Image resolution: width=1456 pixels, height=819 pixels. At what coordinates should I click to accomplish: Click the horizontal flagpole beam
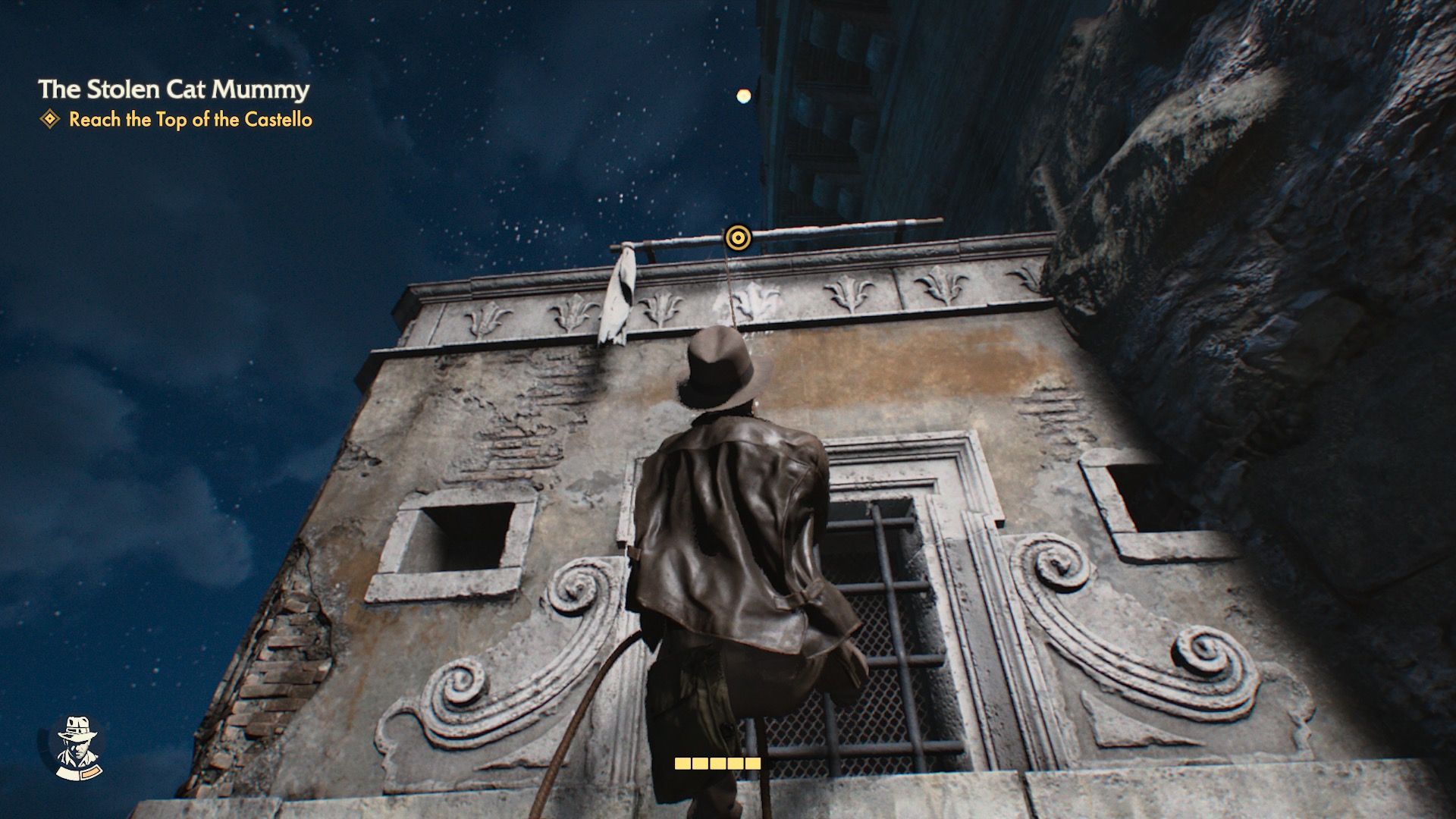(x=834, y=227)
